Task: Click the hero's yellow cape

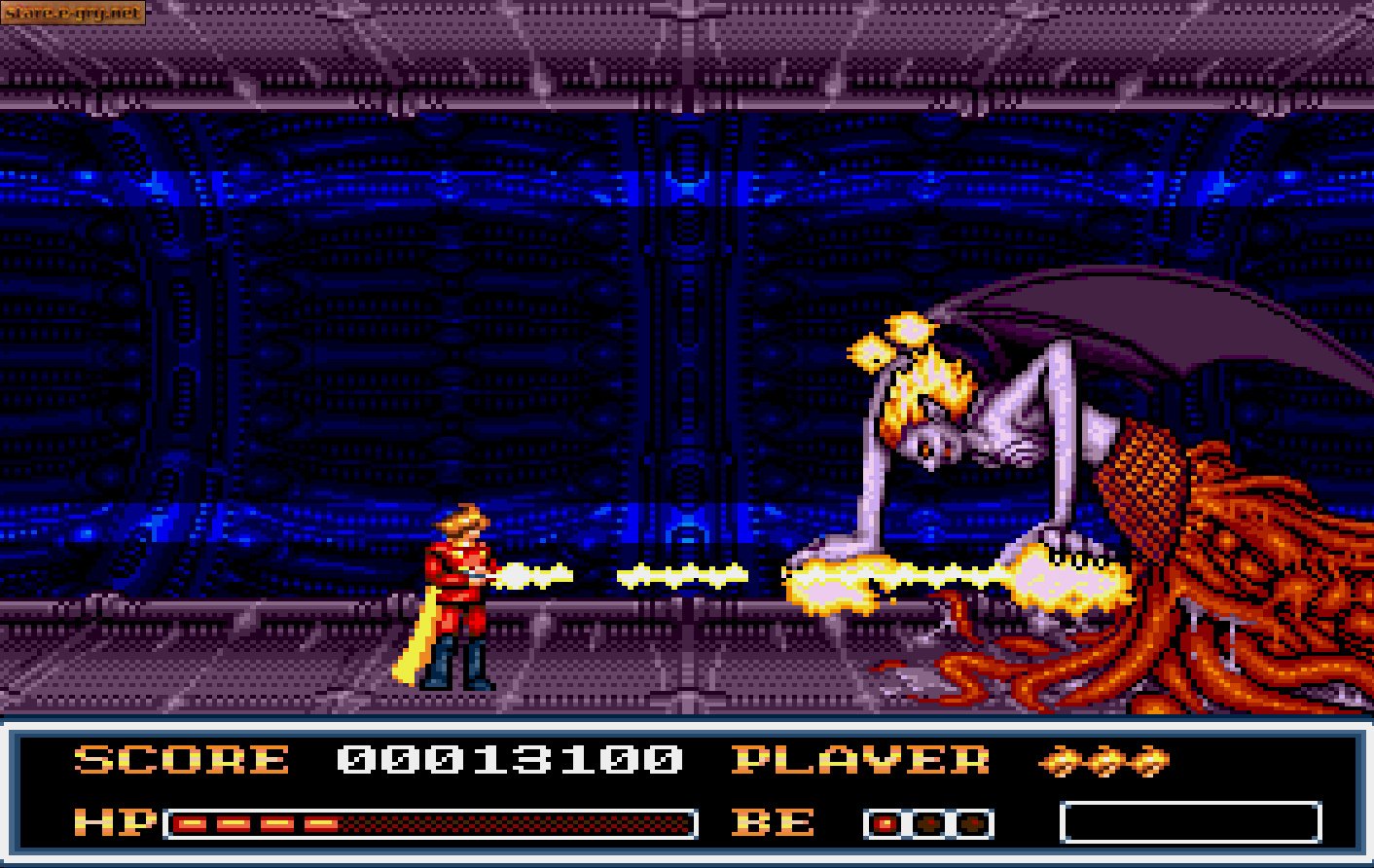Action: [418, 633]
